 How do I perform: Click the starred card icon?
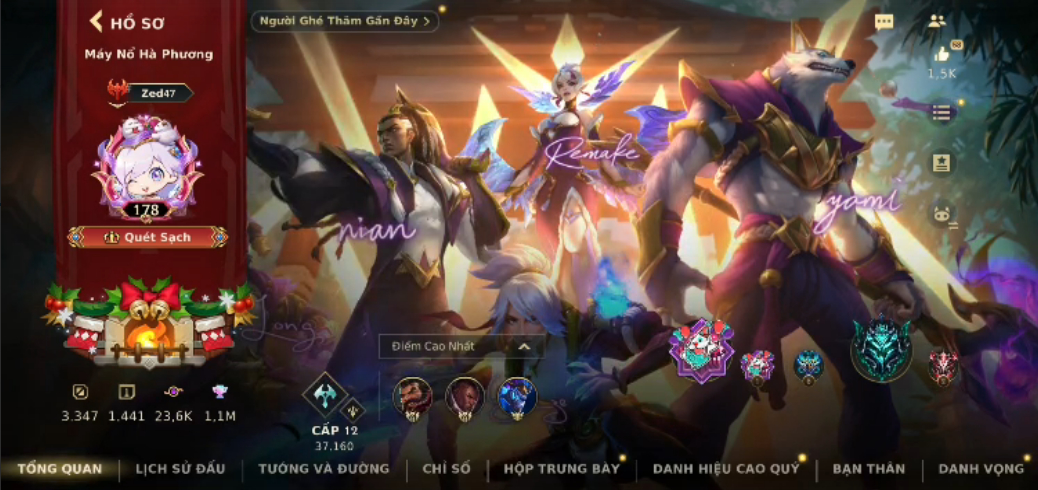pos(941,162)
